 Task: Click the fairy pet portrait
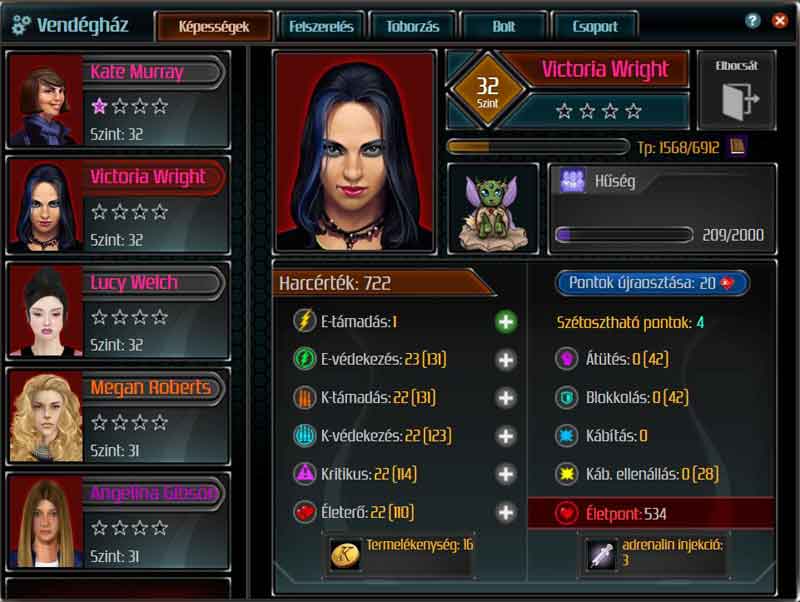tap(493, 209)
